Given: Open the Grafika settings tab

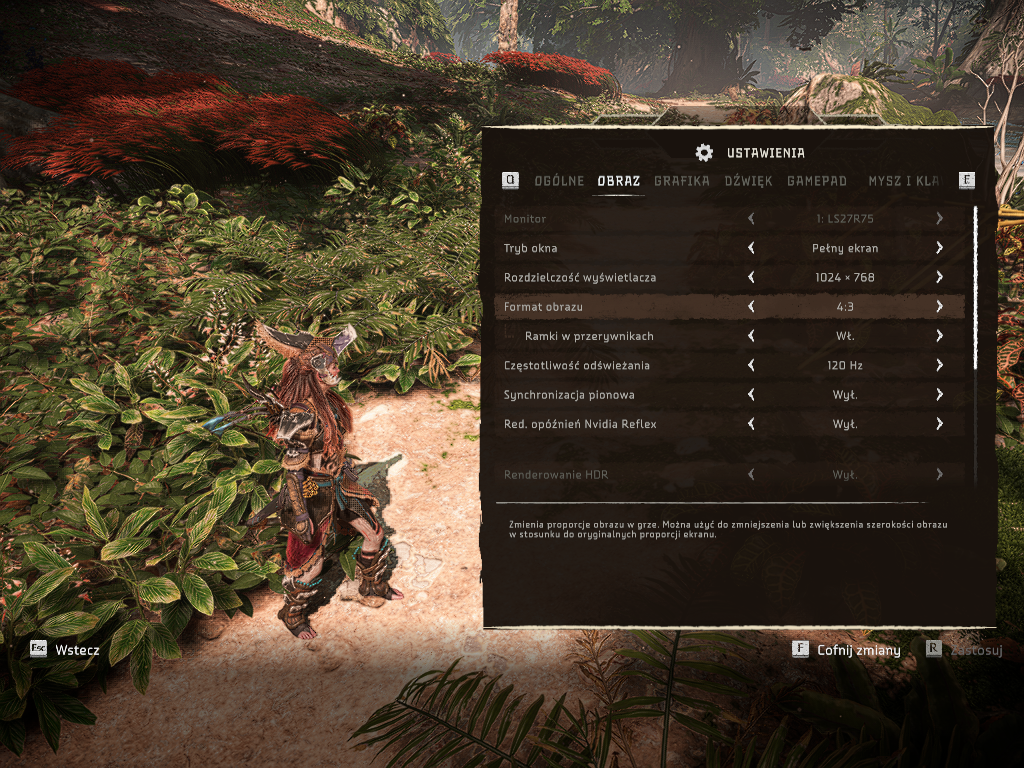Looking at the screenshot, I should coord(682,181).
